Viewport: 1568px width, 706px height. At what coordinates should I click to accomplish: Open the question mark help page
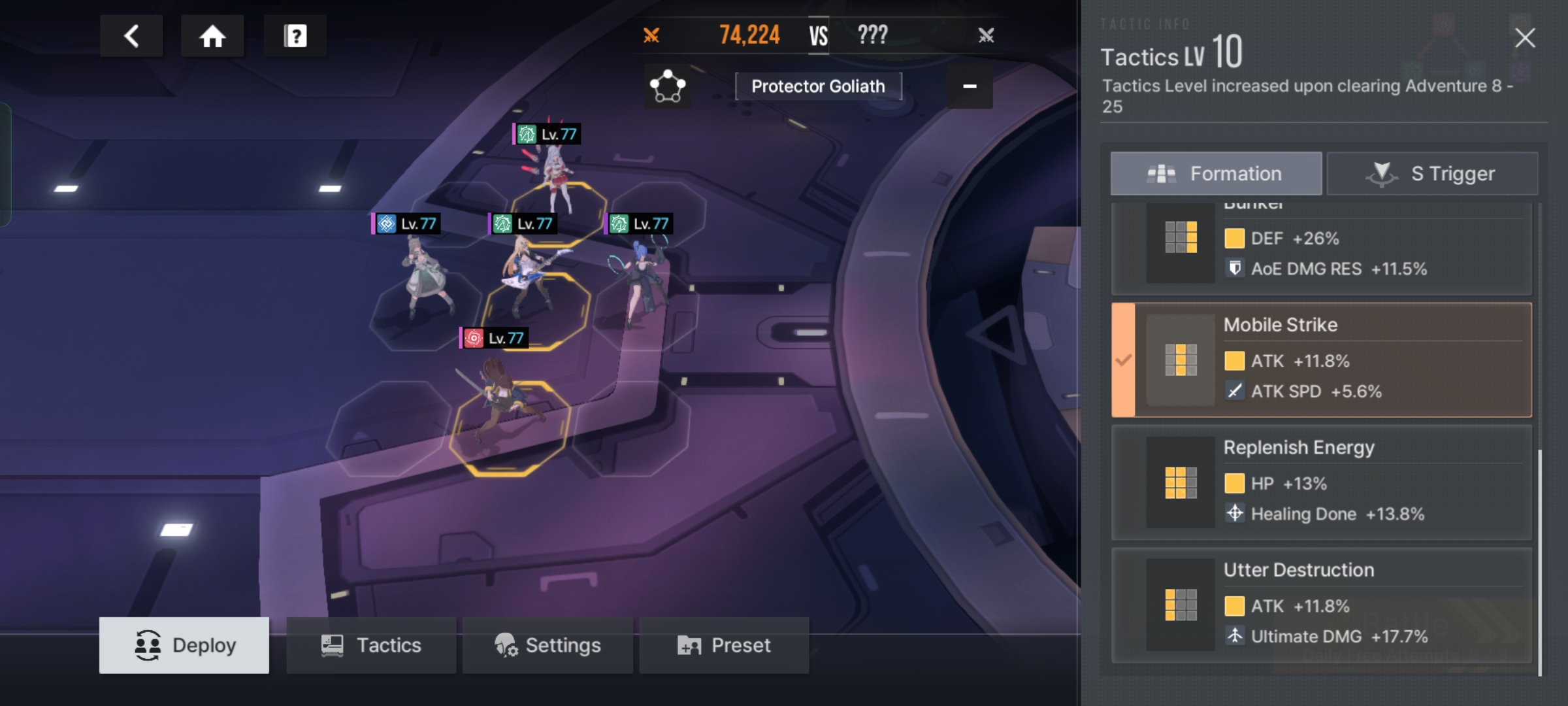[295, 36]
